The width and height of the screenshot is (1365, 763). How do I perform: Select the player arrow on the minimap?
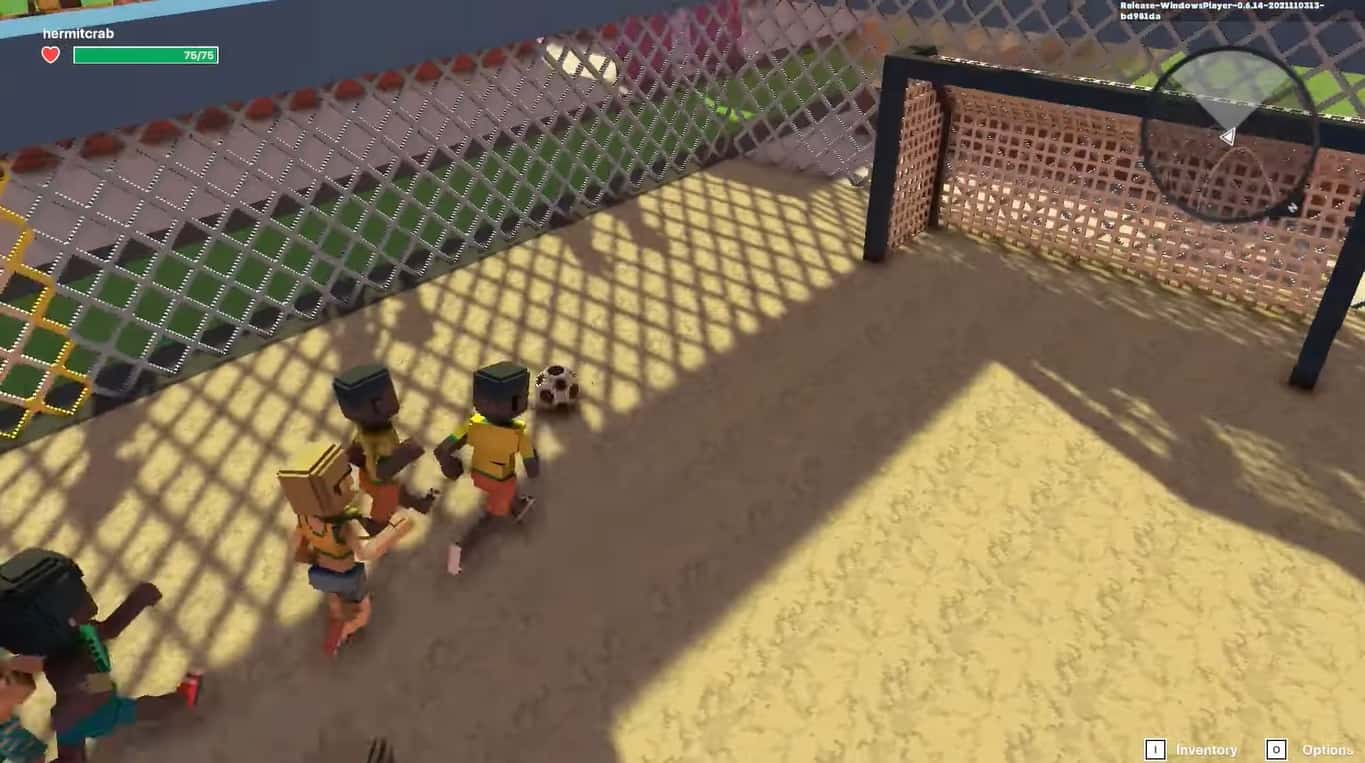1228,136
